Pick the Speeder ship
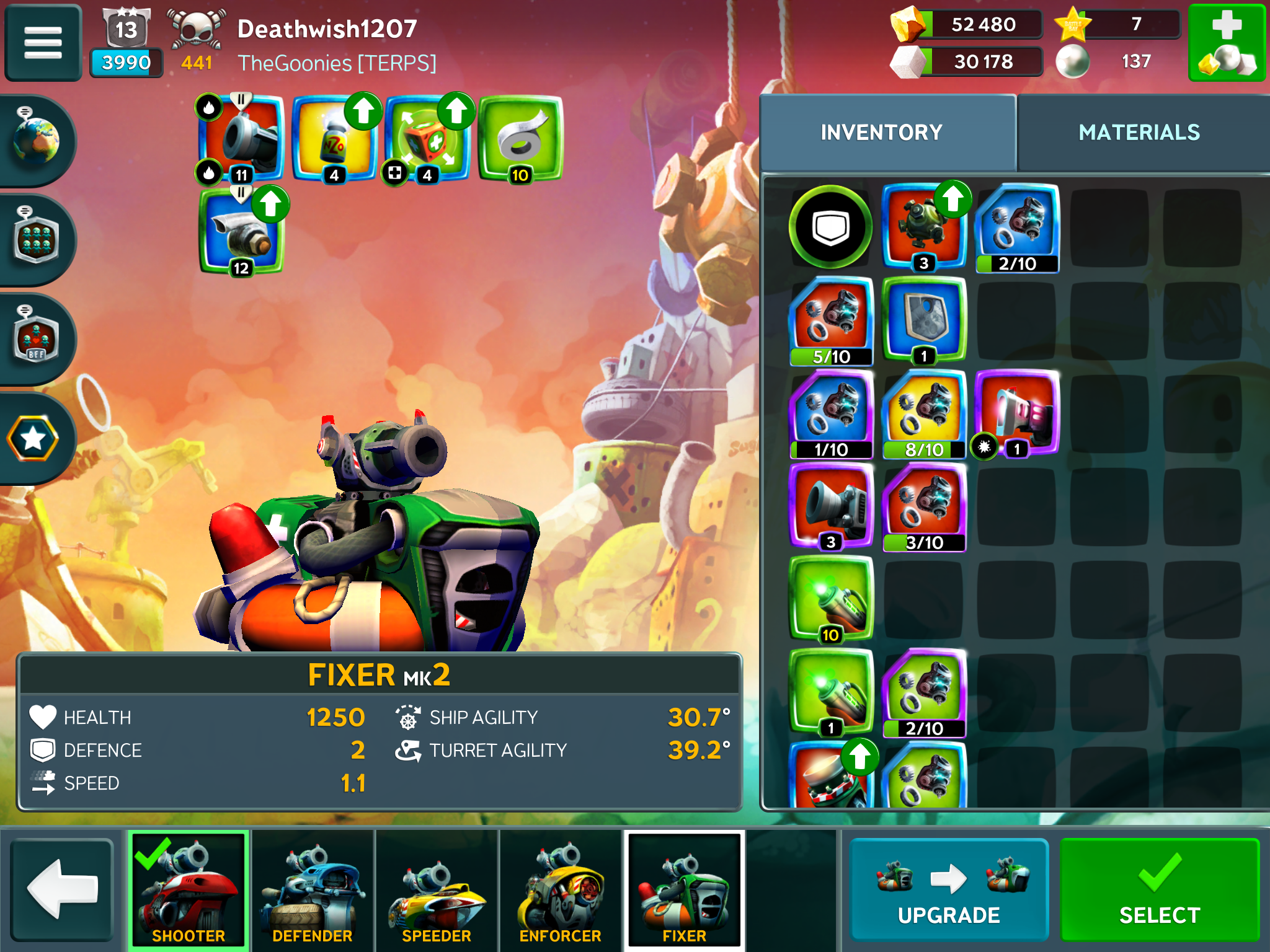This screenshot has width=1270, height=952. [x=437, y=890]
